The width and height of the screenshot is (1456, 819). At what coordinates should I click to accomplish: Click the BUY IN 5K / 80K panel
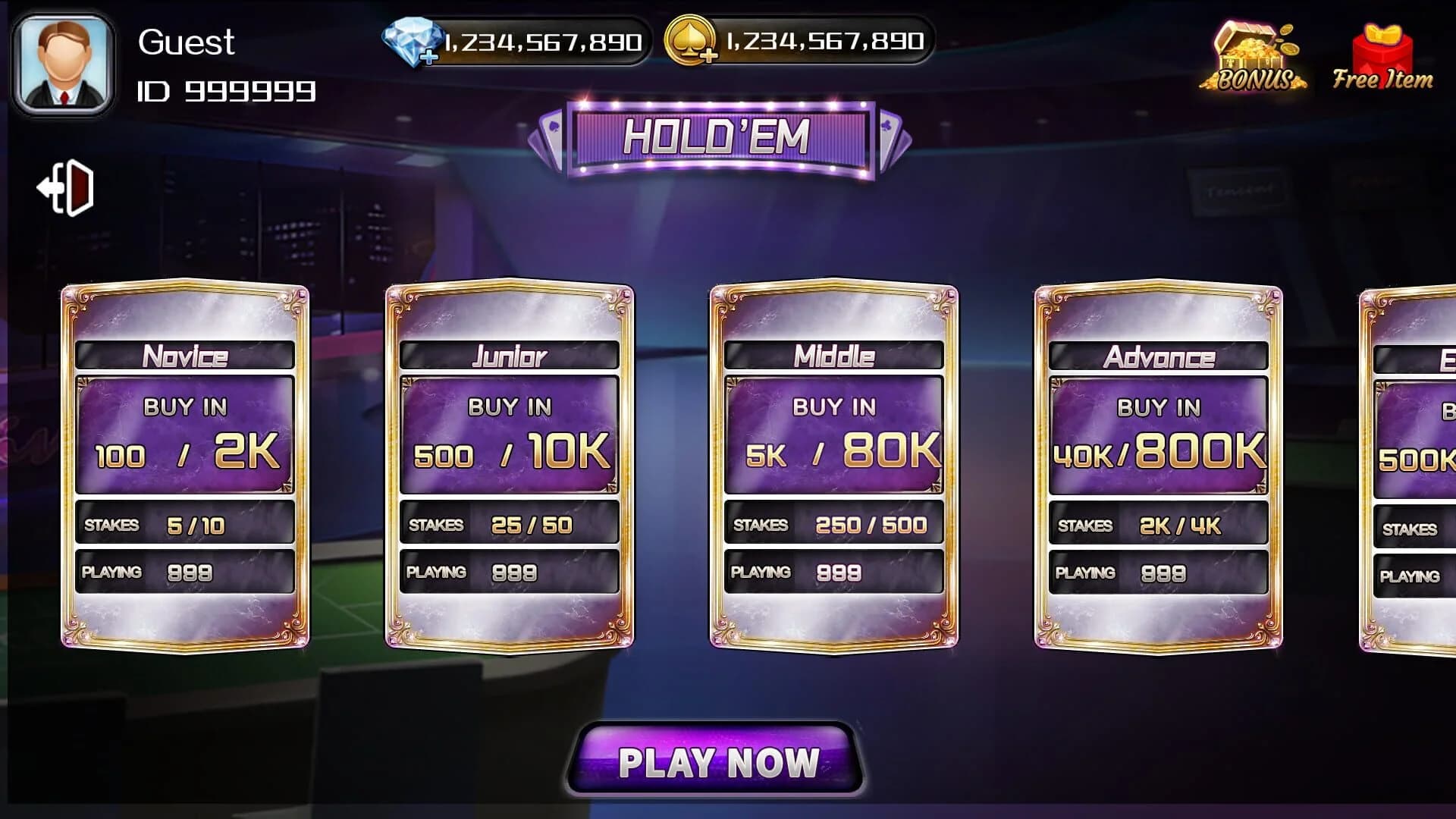click(x=833, y=432)
